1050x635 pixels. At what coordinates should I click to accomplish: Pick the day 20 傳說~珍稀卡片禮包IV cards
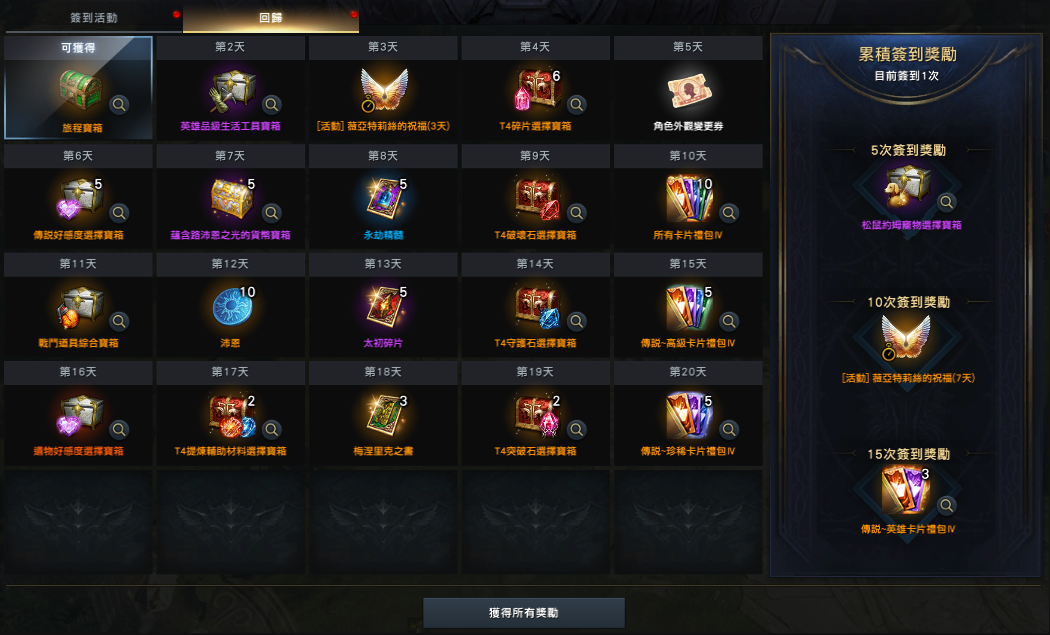point(689,414)
